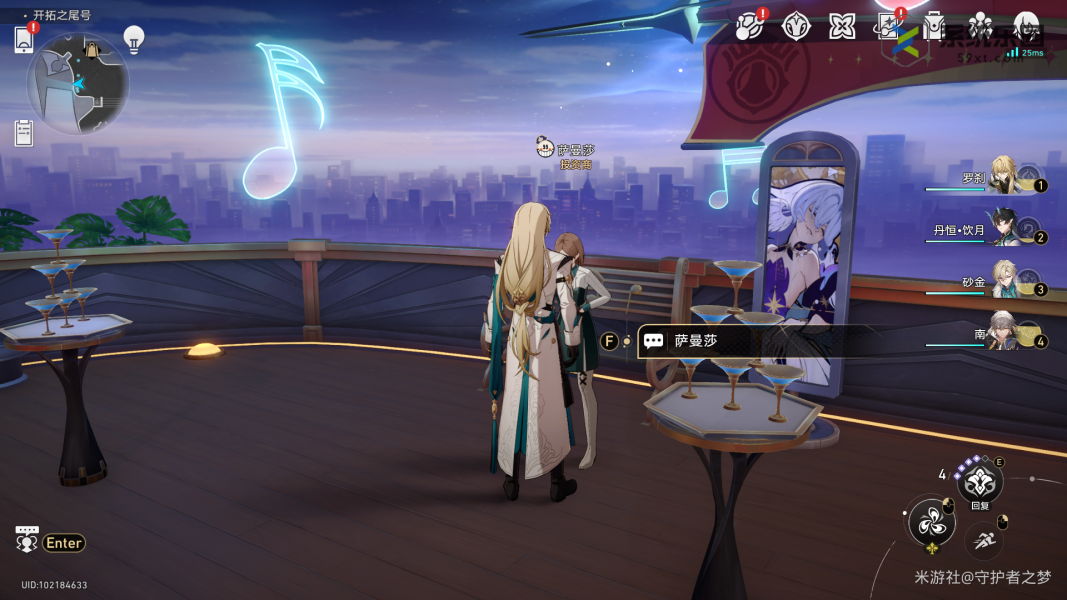
Task: Switch to party member 砂金
Action: coord(1004,282)
